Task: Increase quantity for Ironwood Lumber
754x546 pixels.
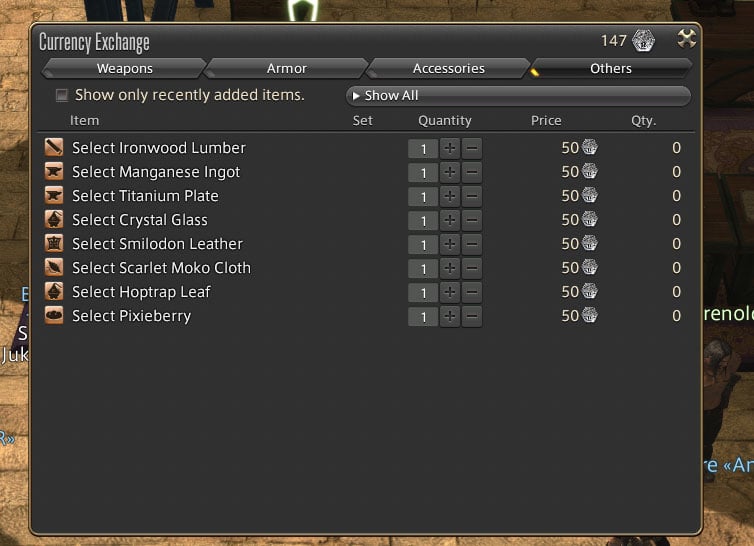Action: 450,148
